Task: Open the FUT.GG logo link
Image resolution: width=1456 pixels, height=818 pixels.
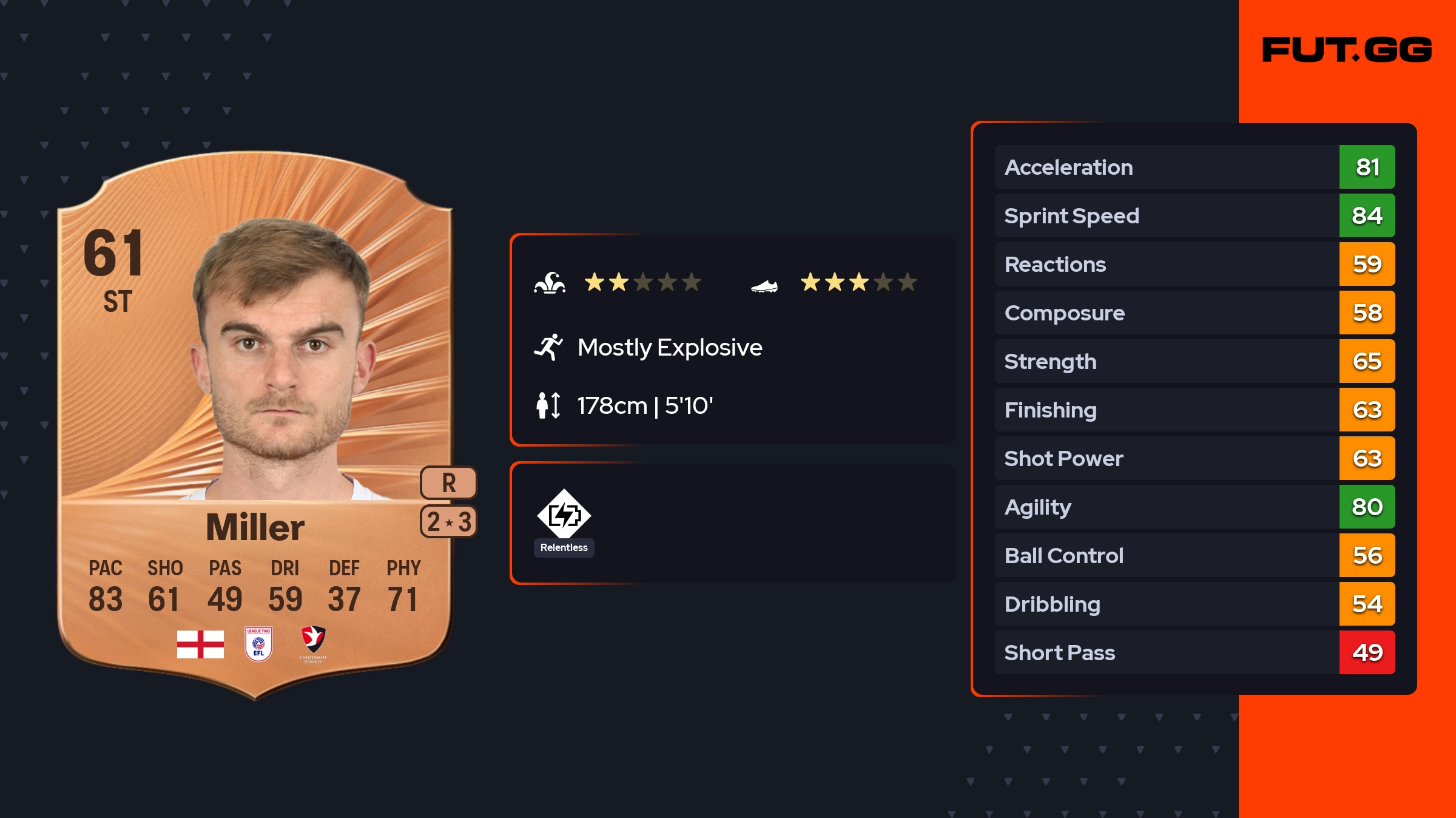Action: tap(1347, 50)
